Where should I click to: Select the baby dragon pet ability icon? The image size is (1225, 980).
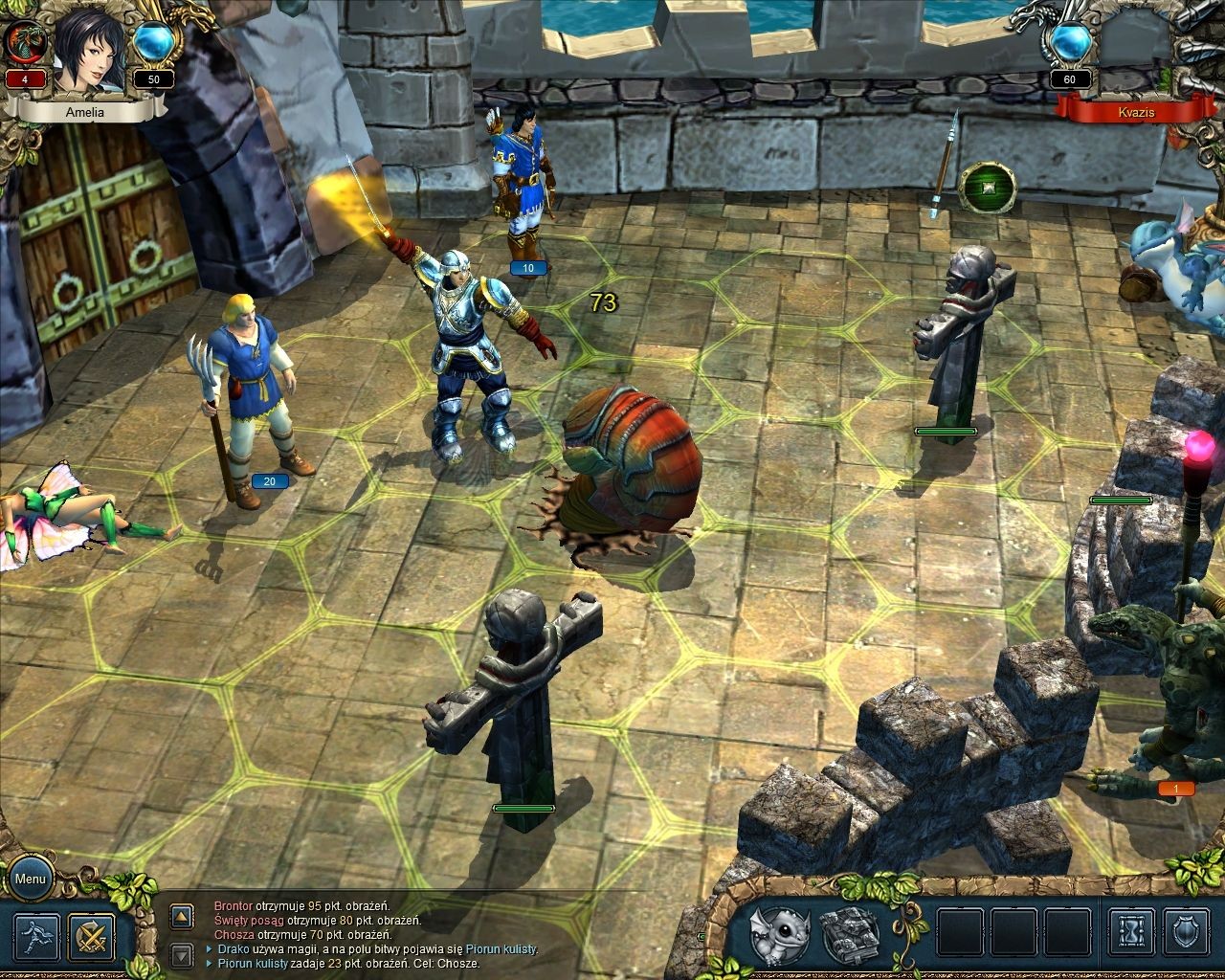click(779, 935)
